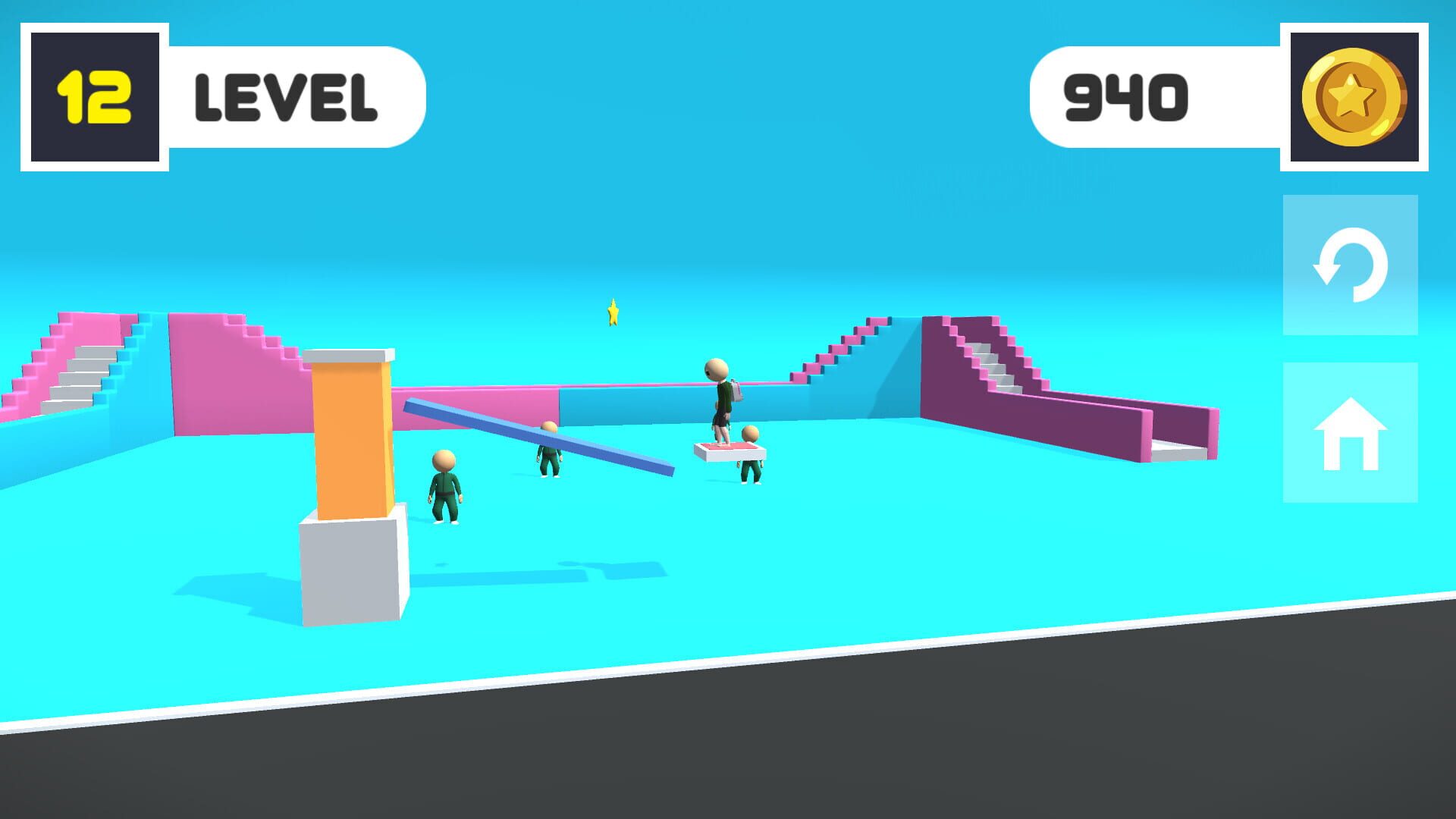Click the star collectible floating midair

click(611, 312)
